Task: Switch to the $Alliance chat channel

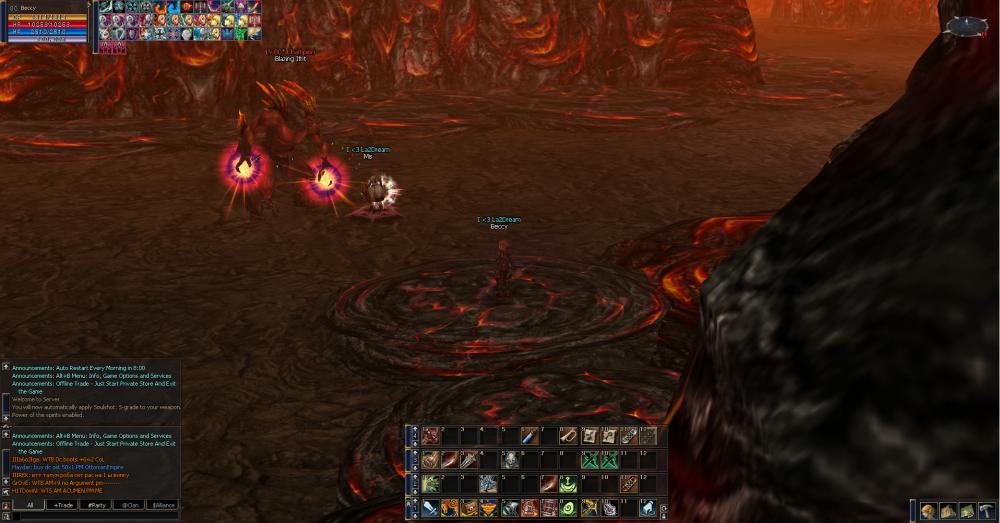Action: click(x=164, y=505)
